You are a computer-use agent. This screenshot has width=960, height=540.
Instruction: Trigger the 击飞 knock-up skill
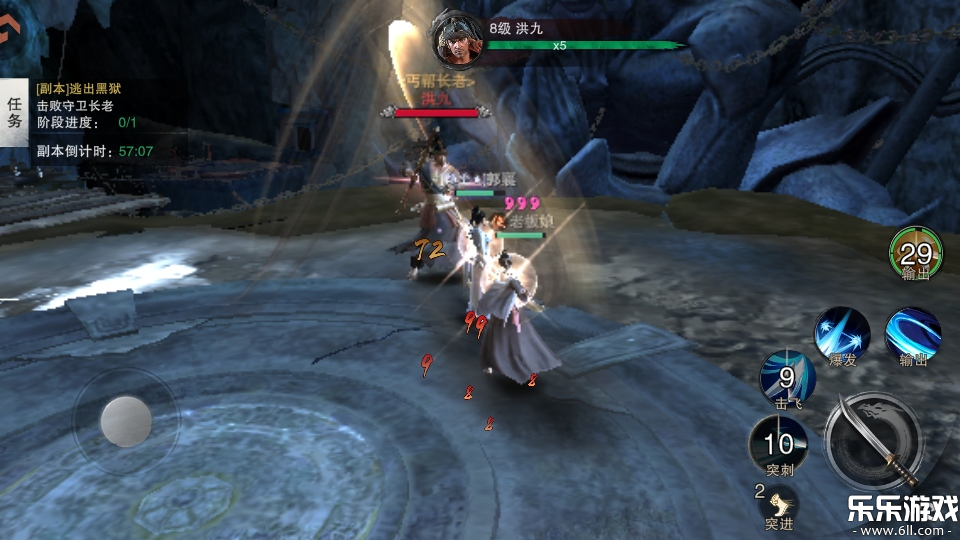786,378
